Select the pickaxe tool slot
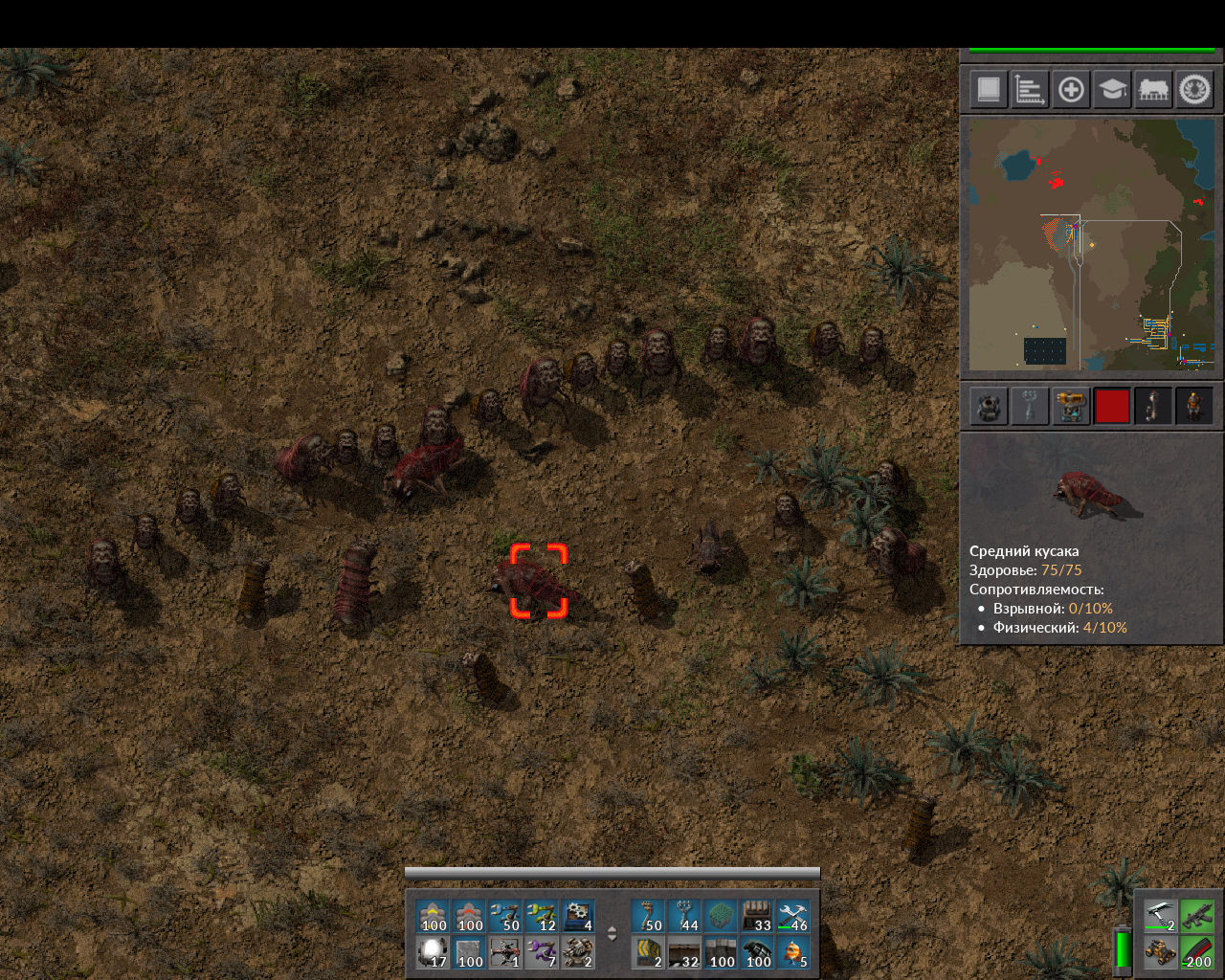This screenshot has height=980, width=1225. tap(1160, 916)
